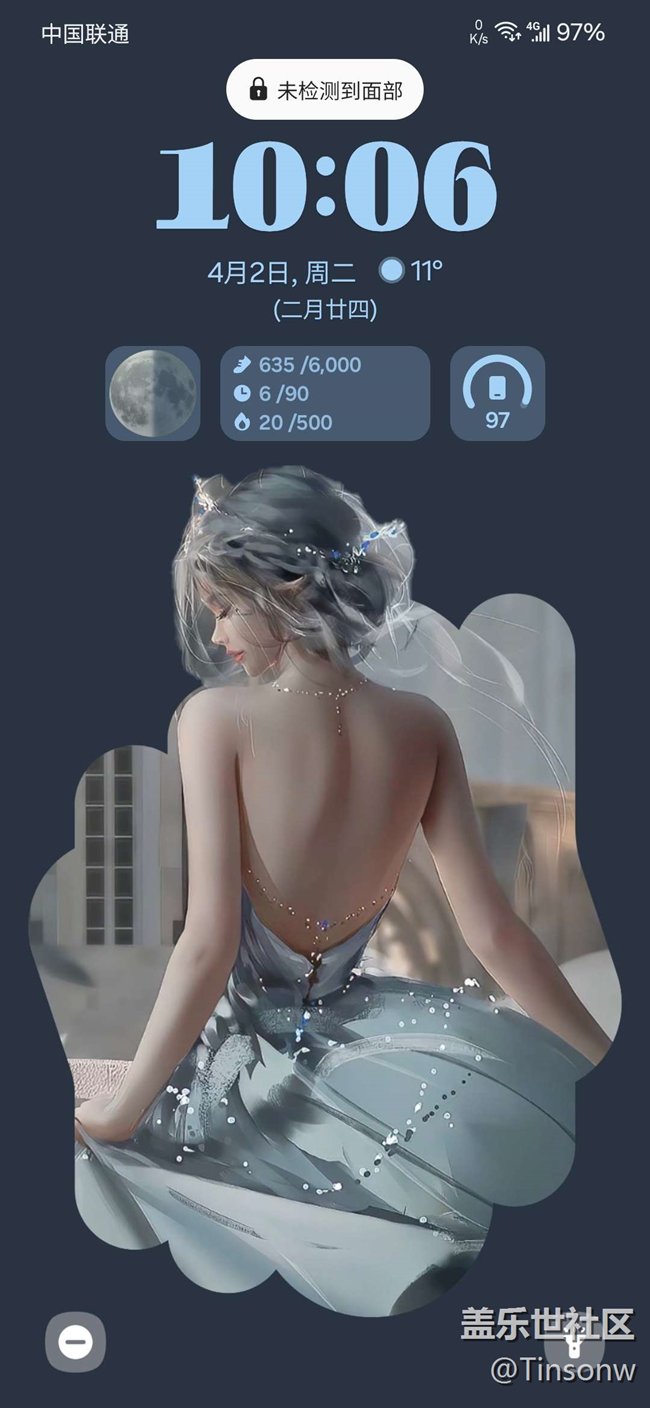Open the steps and calories health widget
Viewport: 650px width, 1408px height.
tap(325, 393)
